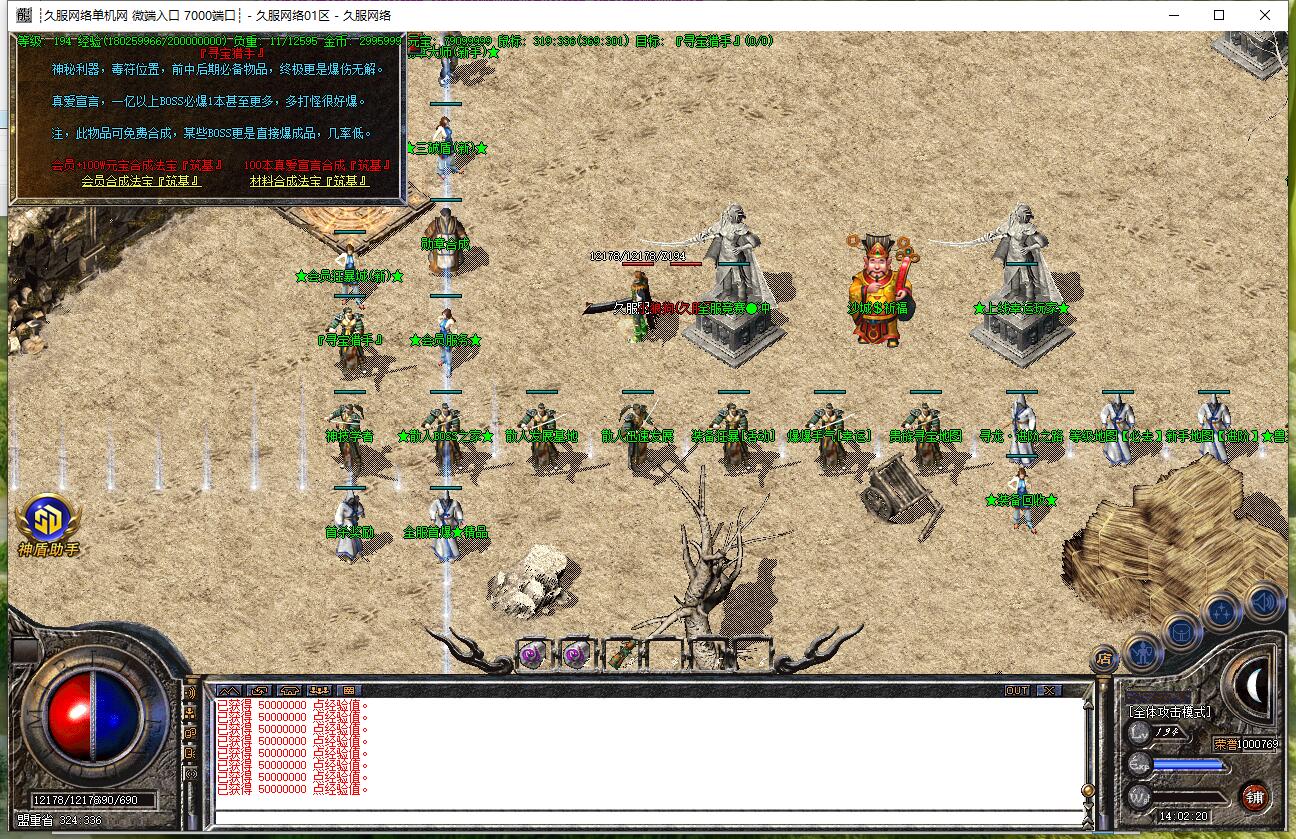Use the green scroll item in the belt
The image size is (1296, 839).
pos(620,655)
